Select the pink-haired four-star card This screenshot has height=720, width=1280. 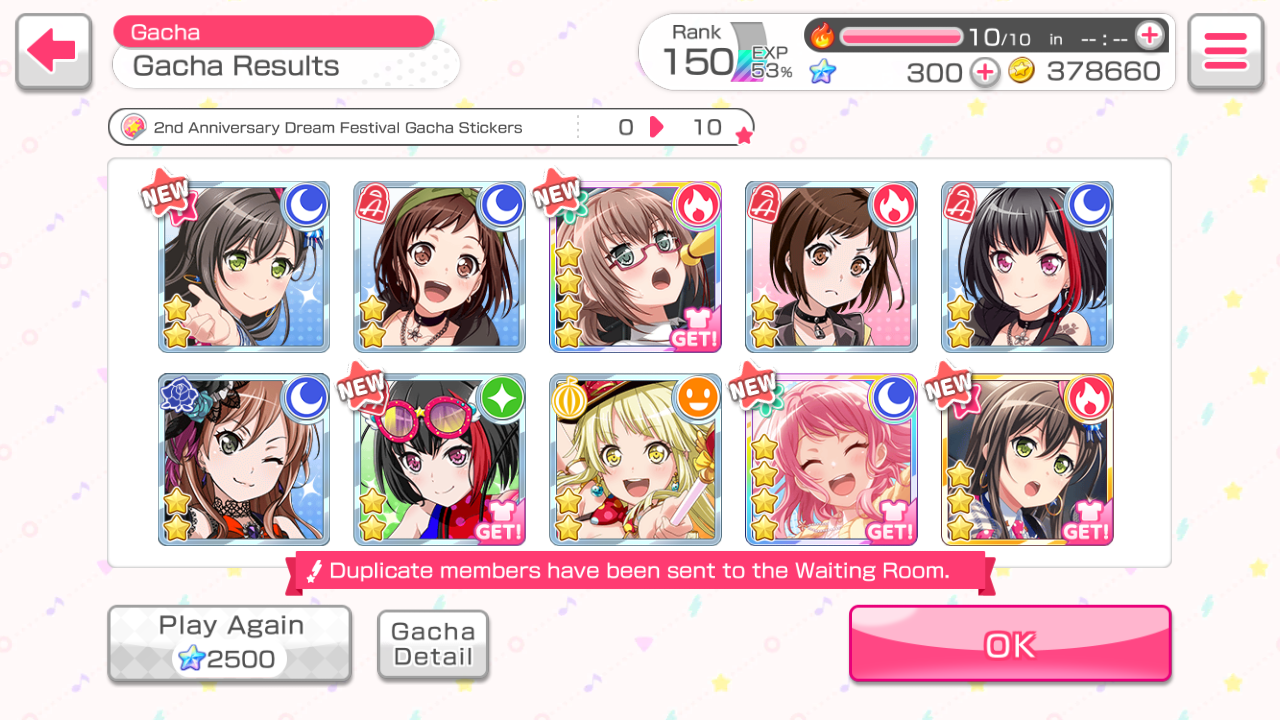pos(831,460)
